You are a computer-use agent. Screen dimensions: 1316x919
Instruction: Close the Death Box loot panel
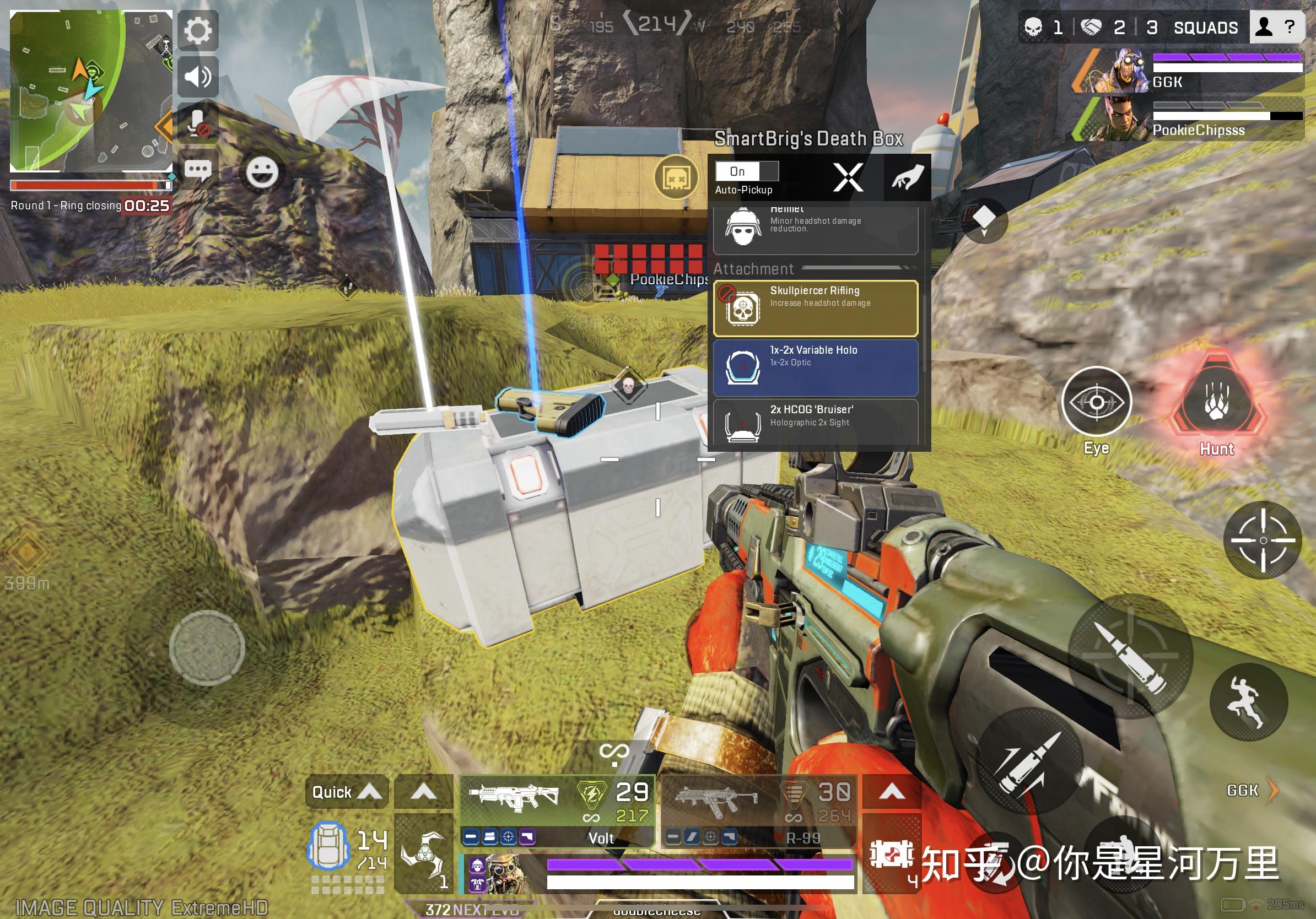coord(848,177)
